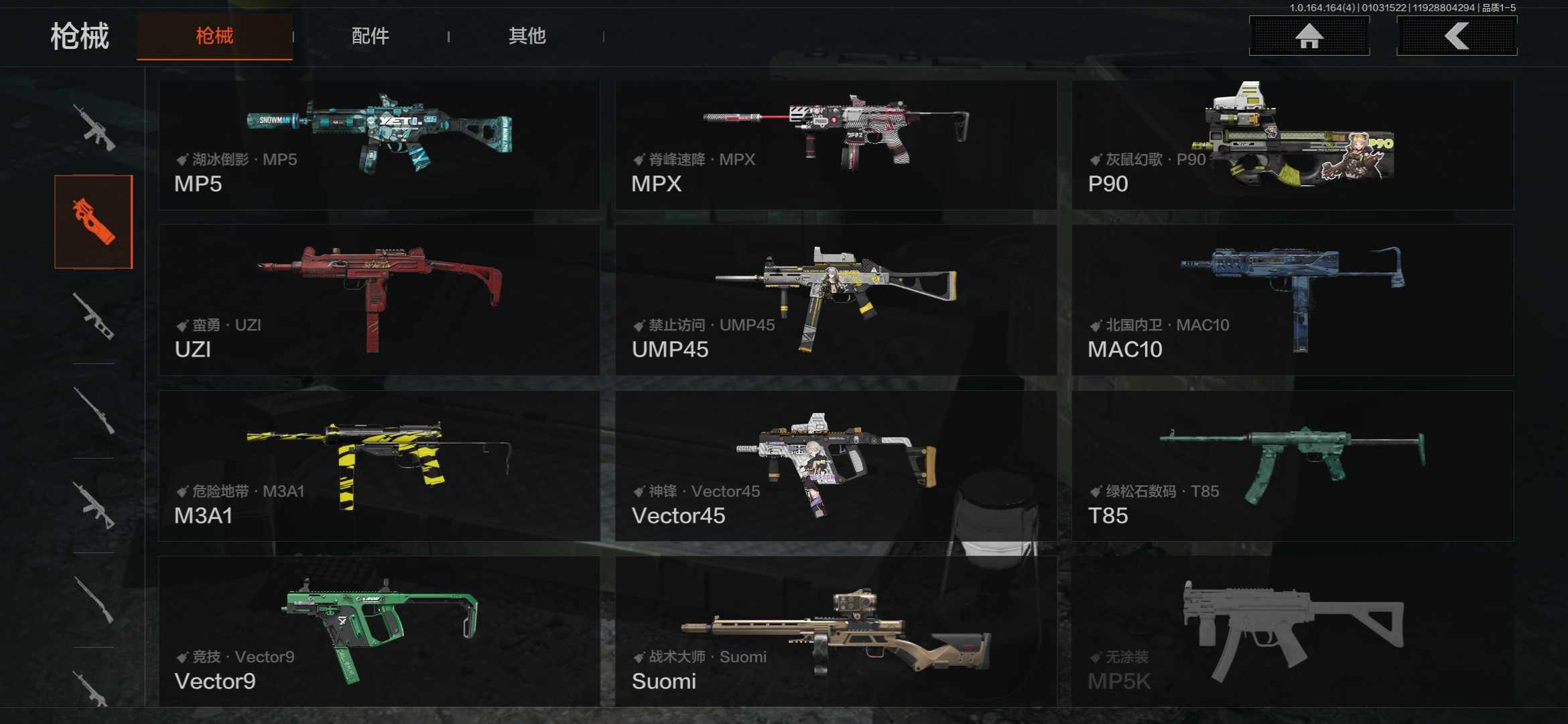The height and width of the screenshot is (724, 1568).
Task: Select the UMP45 weapon tile
Action: [x=836, y=300]
